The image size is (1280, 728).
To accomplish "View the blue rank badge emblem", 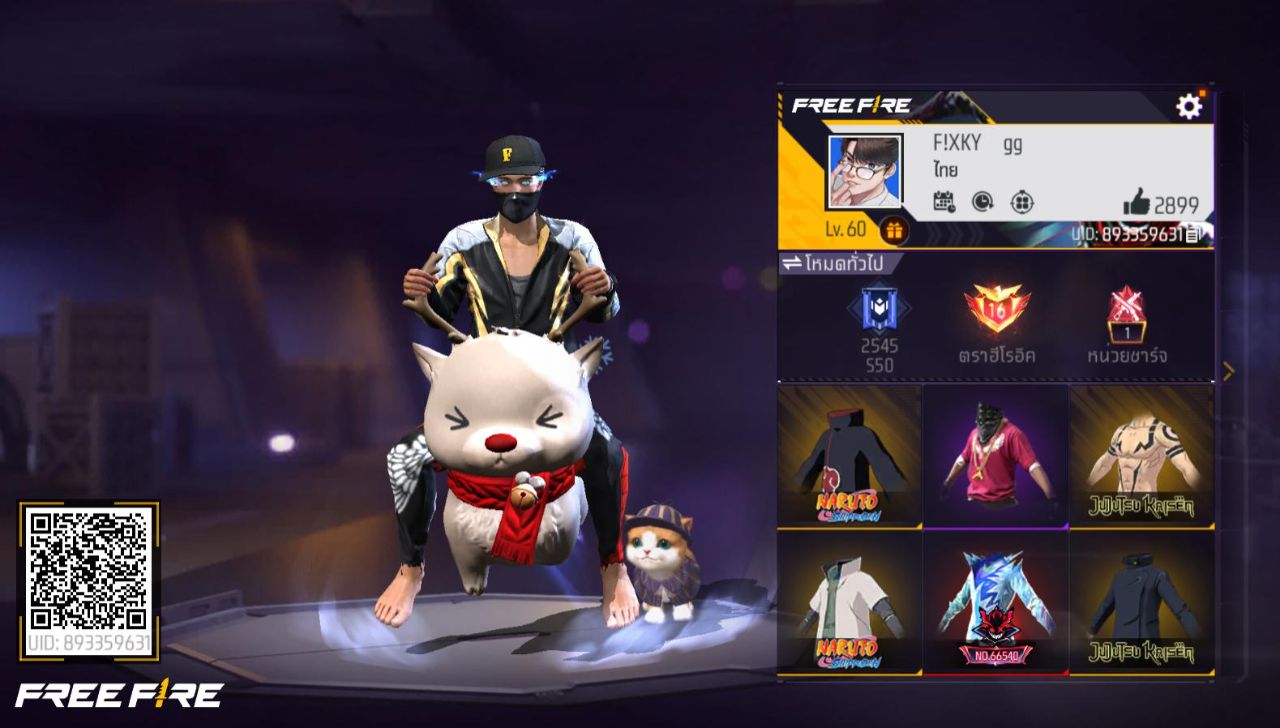I will 879,310.
